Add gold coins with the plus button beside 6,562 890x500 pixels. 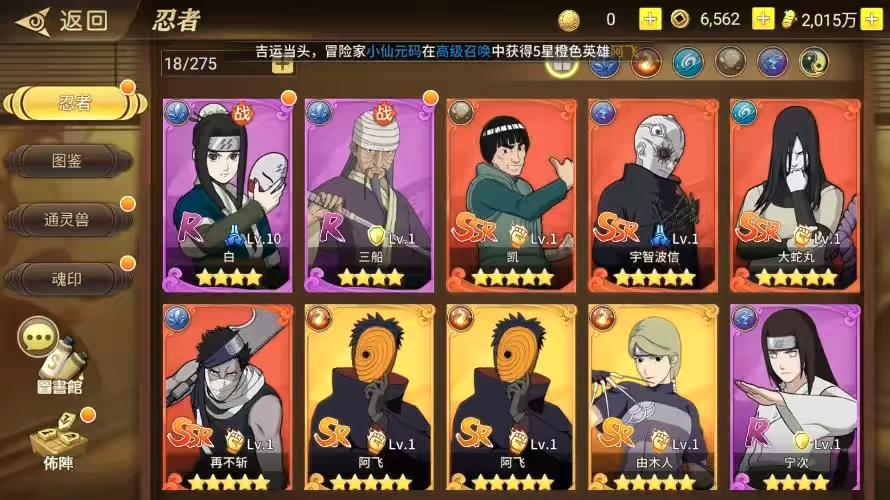[763, 19]
